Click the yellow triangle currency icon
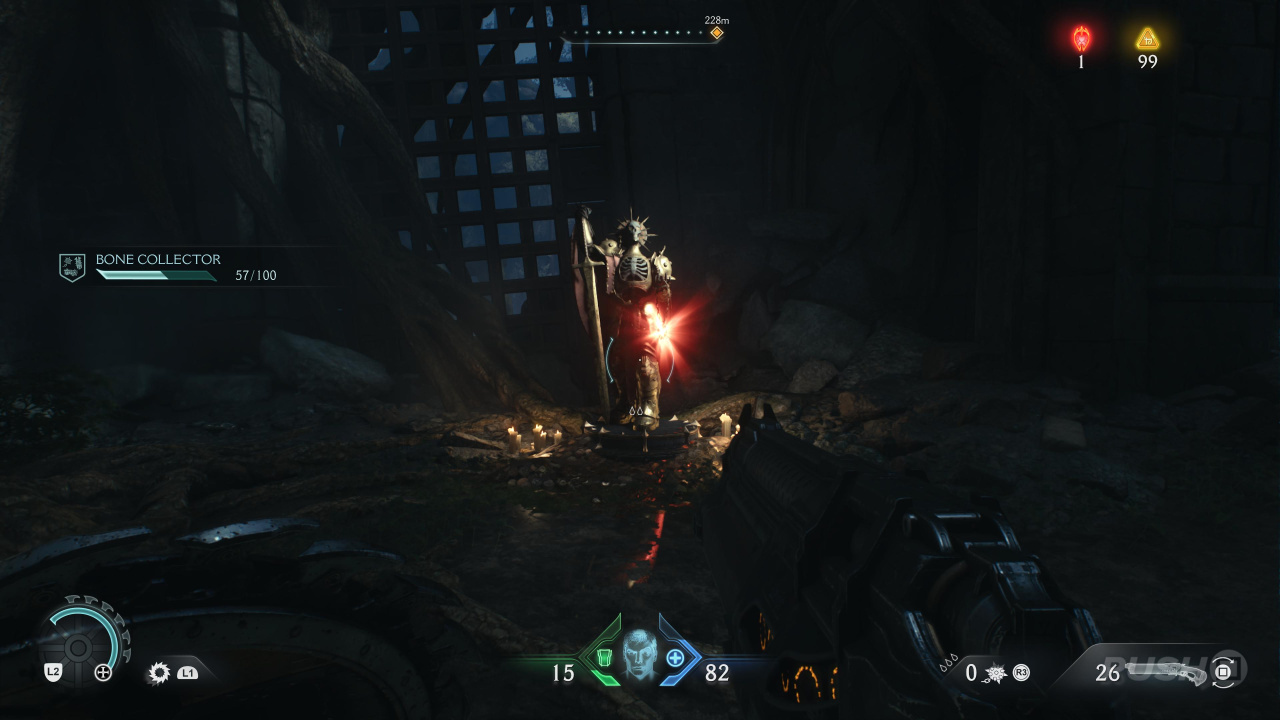Image resolution: width=1280 pixels, height=720 pixels. pos(1147,39)
